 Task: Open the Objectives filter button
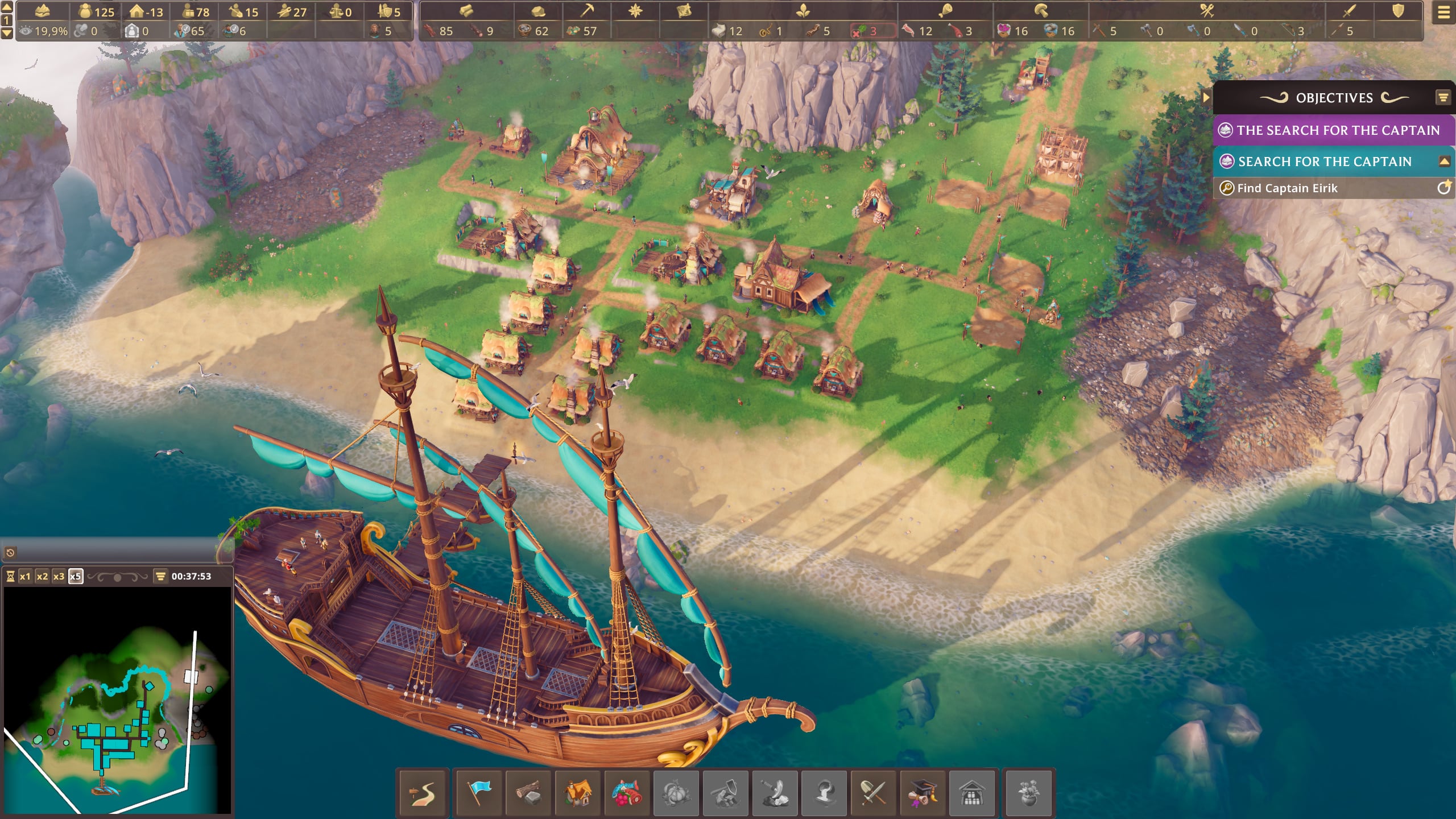[1443, 98]
